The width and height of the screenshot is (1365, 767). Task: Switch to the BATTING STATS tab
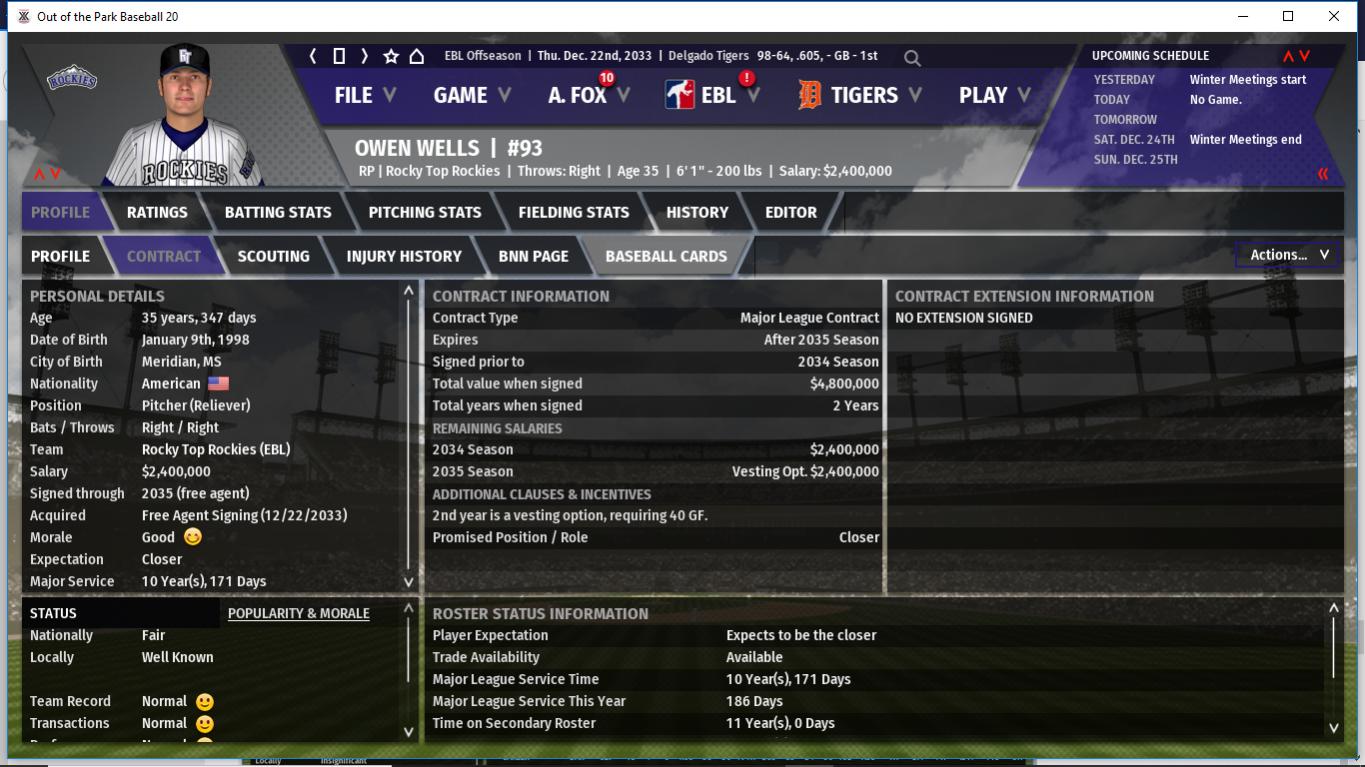pos(278,212)
